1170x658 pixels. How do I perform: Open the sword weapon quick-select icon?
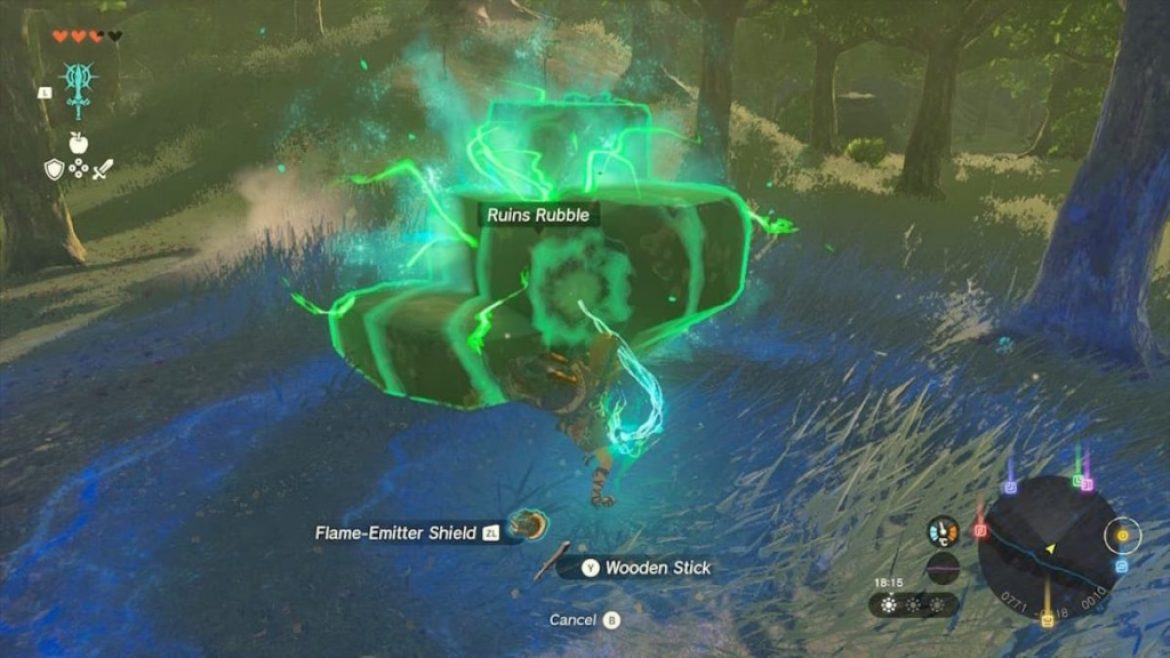pos(103,169)
